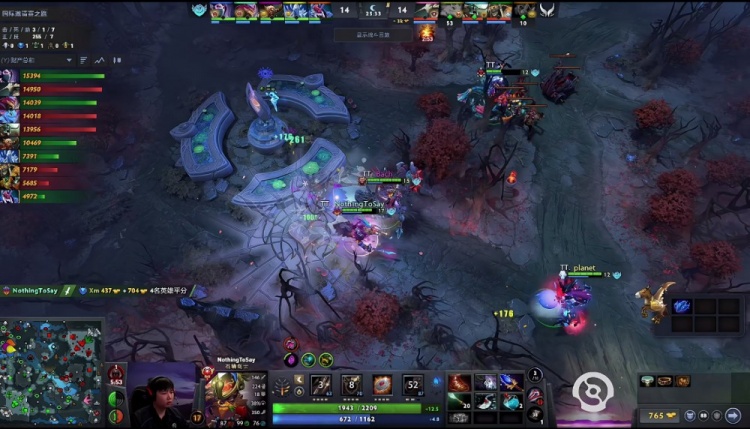Select the first hero portrait in top bar
The width and height of the screenshot is (750, 429).
point(220,10)
